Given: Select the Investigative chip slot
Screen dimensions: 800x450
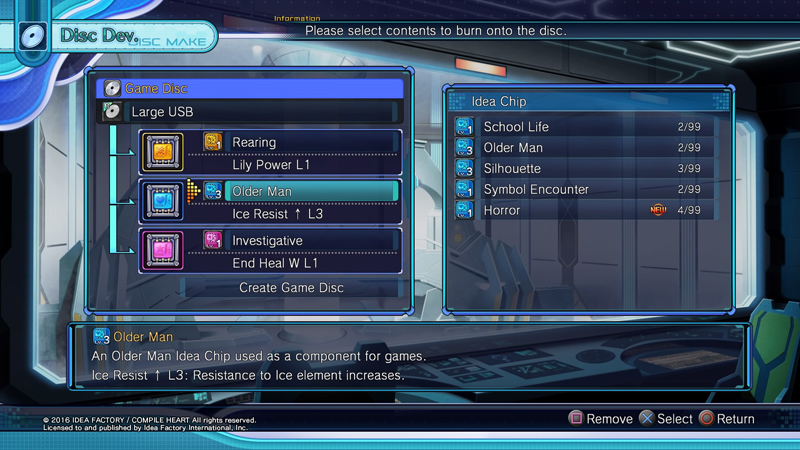Looking at the screenshot, I should coord(300,240).
